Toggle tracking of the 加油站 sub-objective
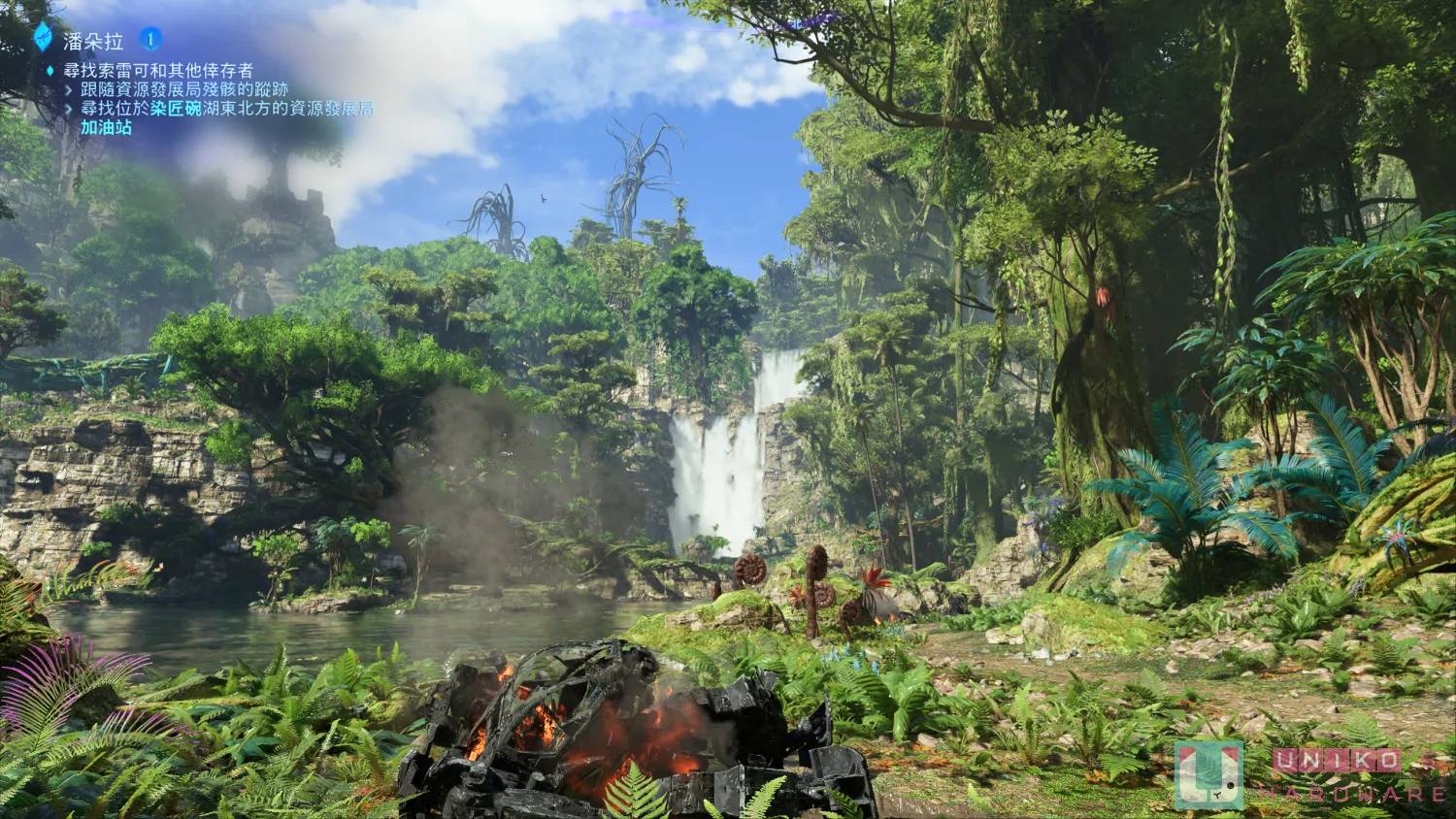This screenshot has width=1456, height=819. tap(108, 128)
